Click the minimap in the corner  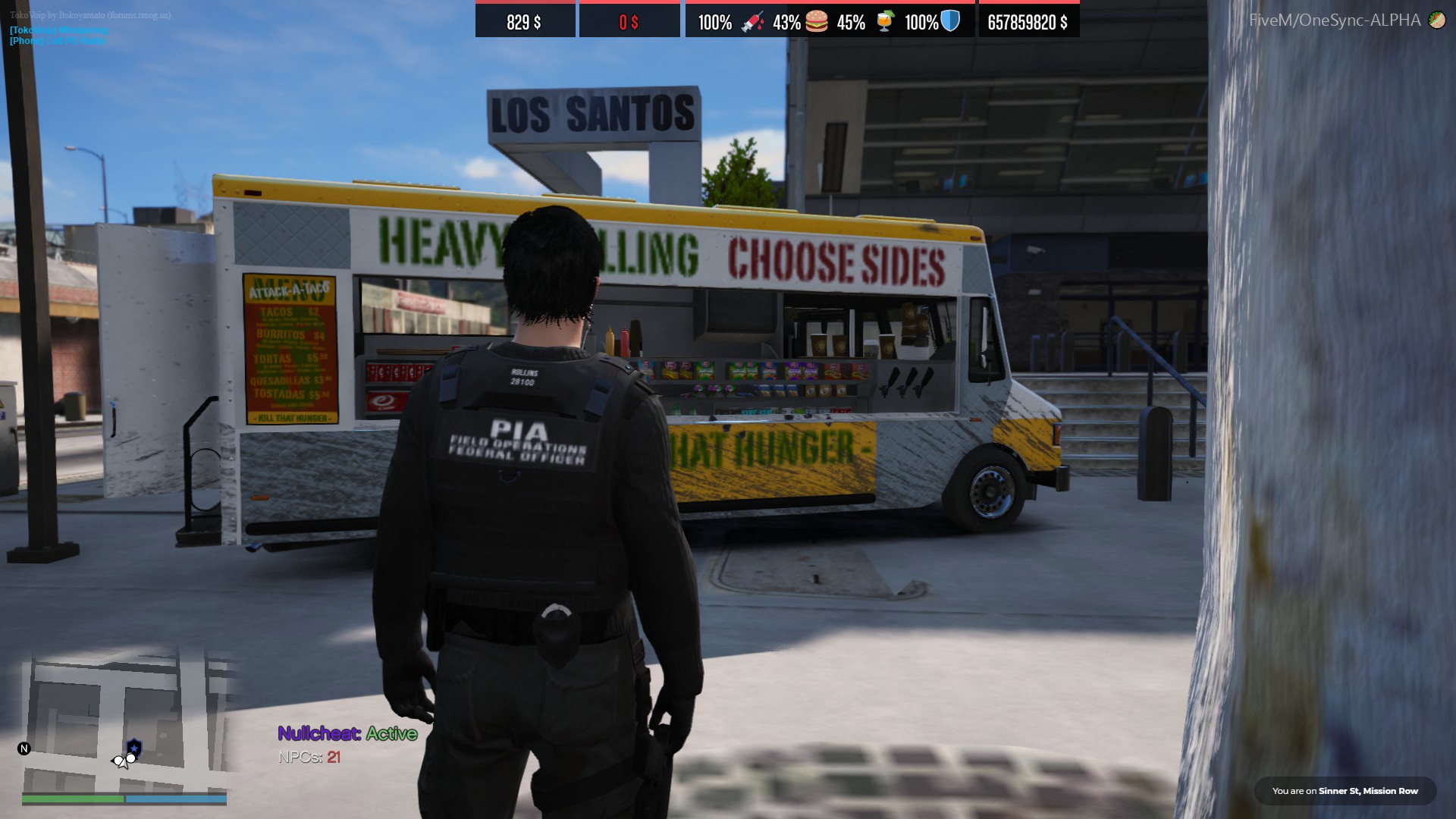pos(125,726)
